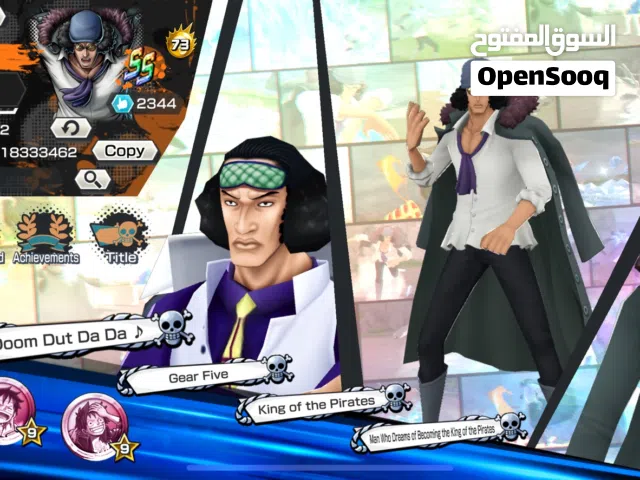Tap the thumbs-up likes counter icon
This screenshot has height=480, width=640.
[122, 103]
